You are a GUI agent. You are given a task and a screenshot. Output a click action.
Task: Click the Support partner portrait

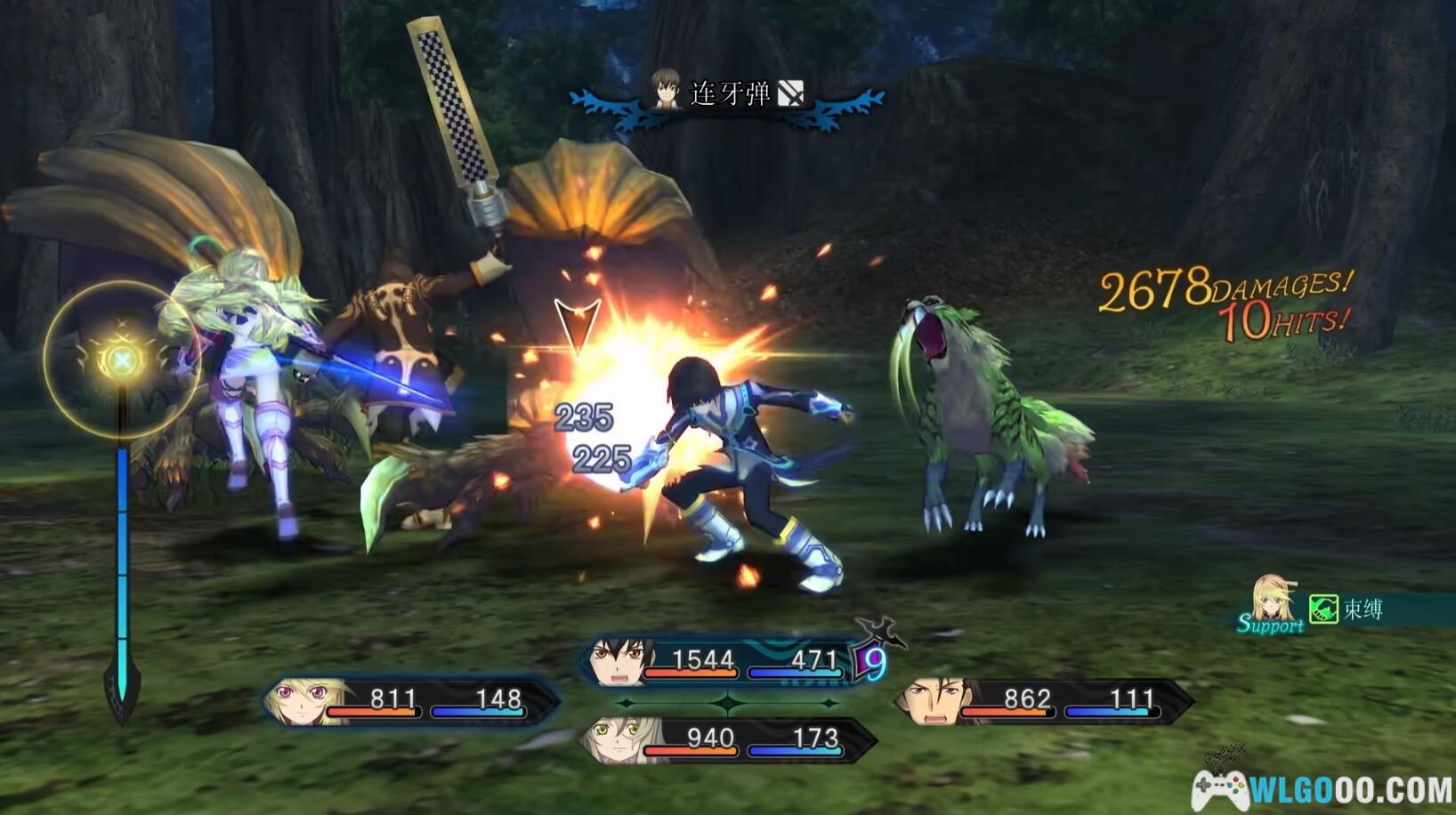[x=1273, y=601]
